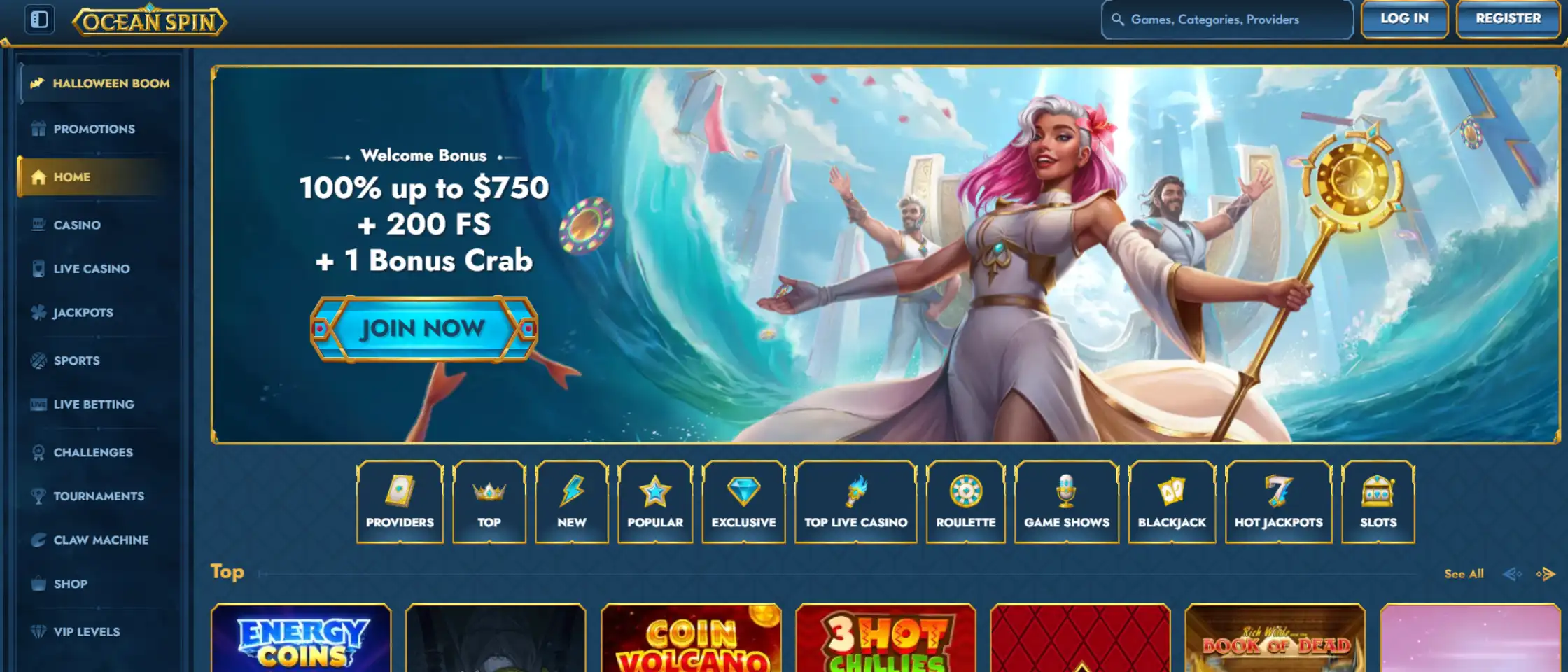Click the Jackpots clover icon
Viewport: 1568px width, 672px height.
tap(39, 313)
